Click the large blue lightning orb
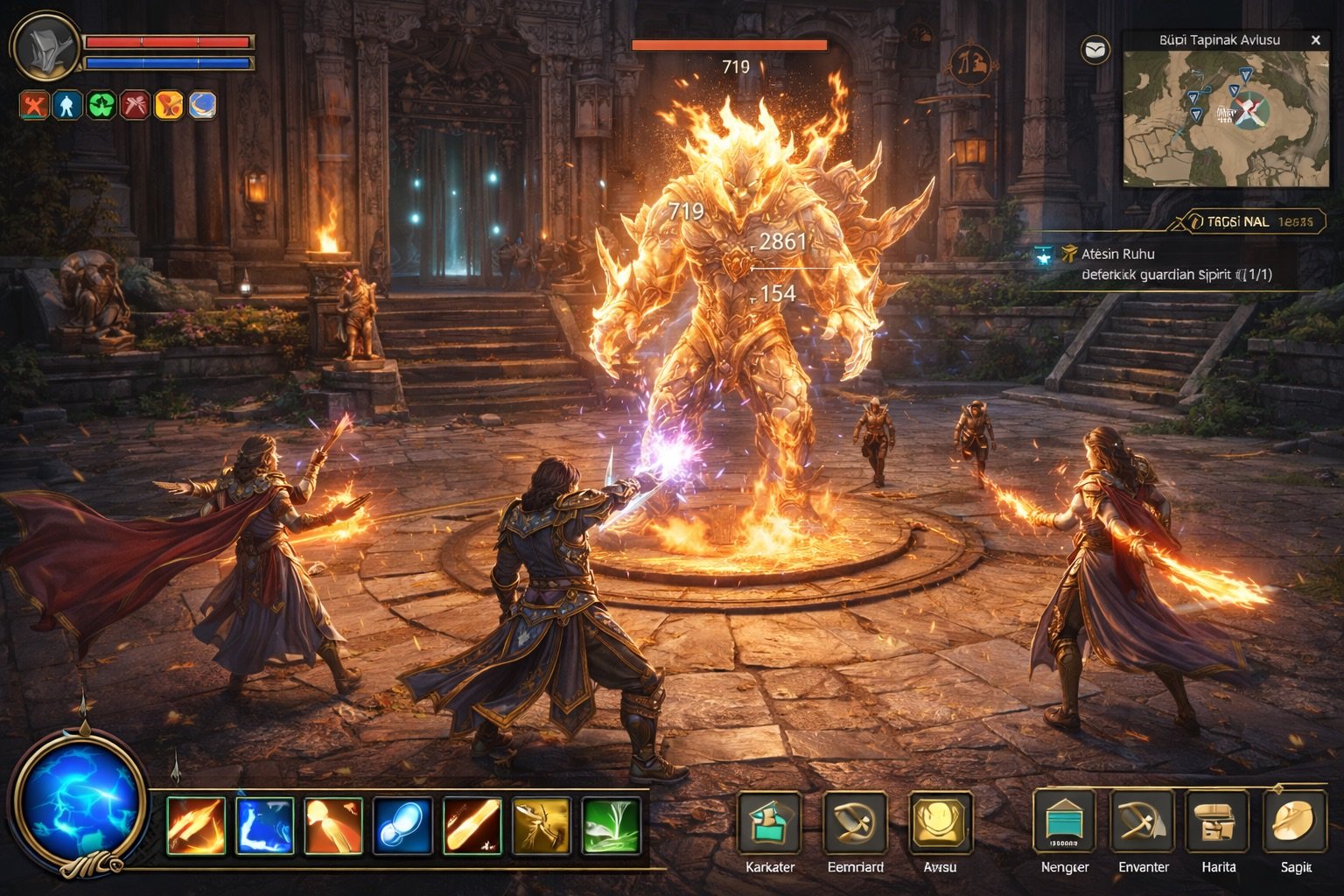 click(x=80, y=801)
